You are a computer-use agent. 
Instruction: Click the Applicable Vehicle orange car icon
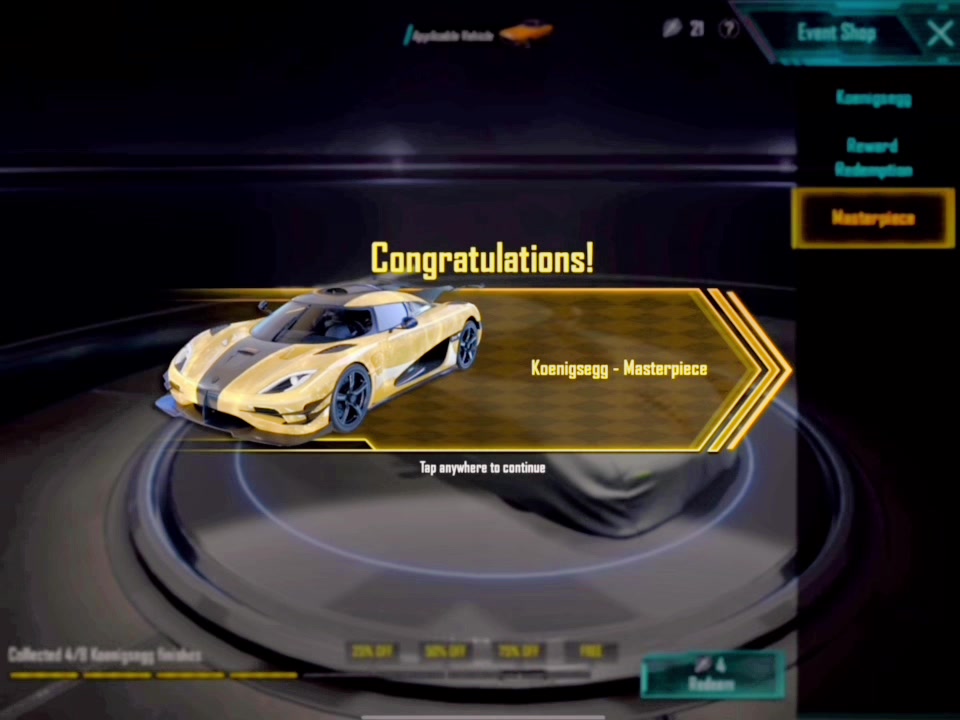coord(526,33)
